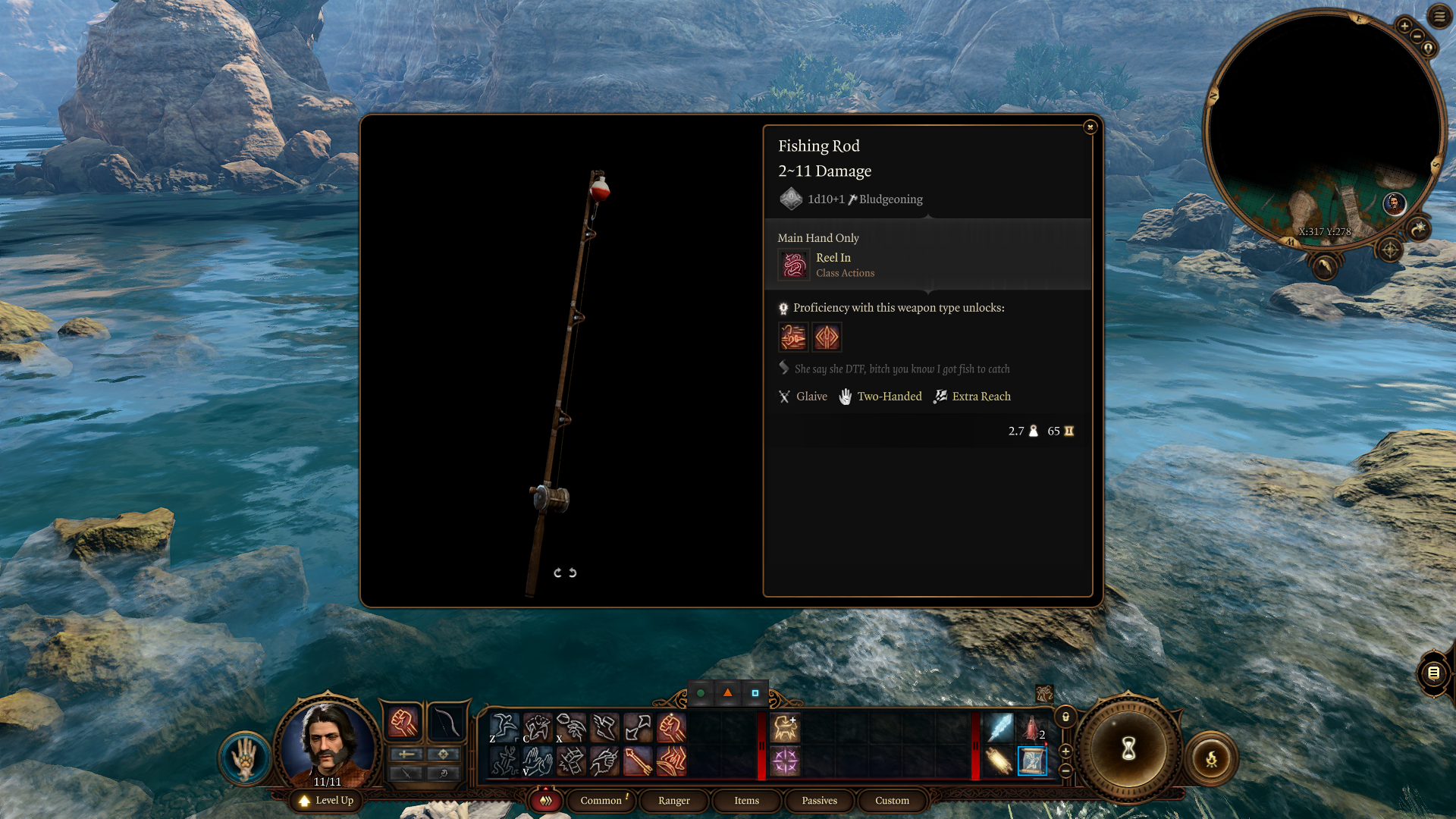Open the campfire rest button
The image size is (1456, 819).
click(1211, 758)
